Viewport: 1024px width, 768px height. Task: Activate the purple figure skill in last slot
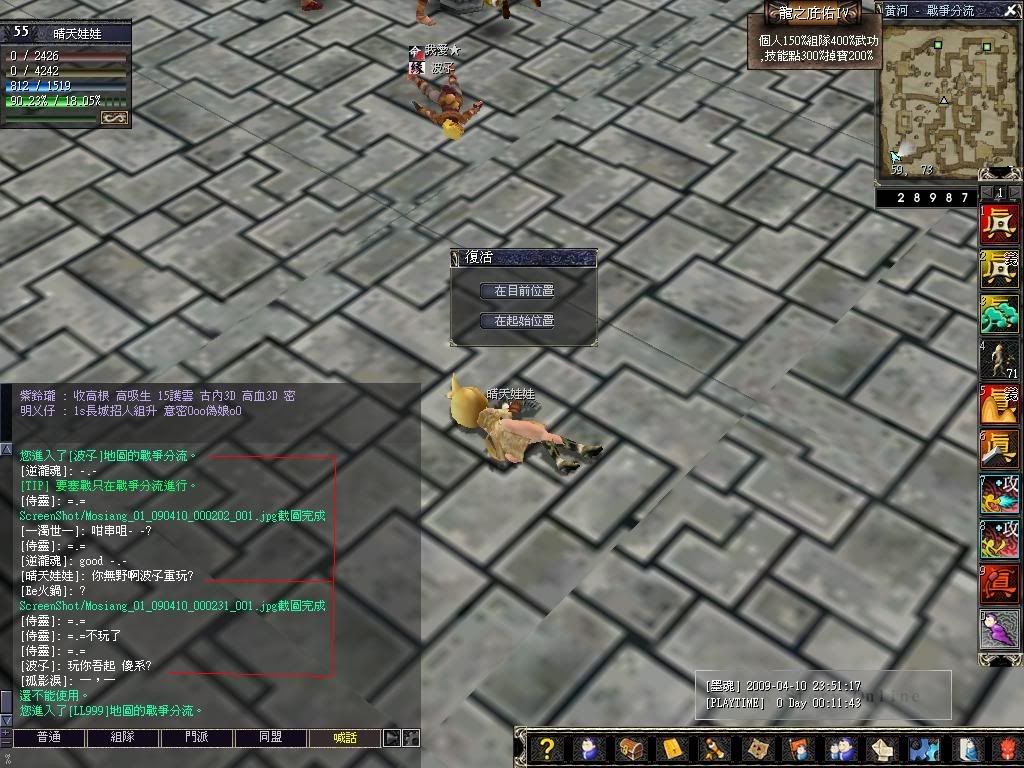point(999,630)
